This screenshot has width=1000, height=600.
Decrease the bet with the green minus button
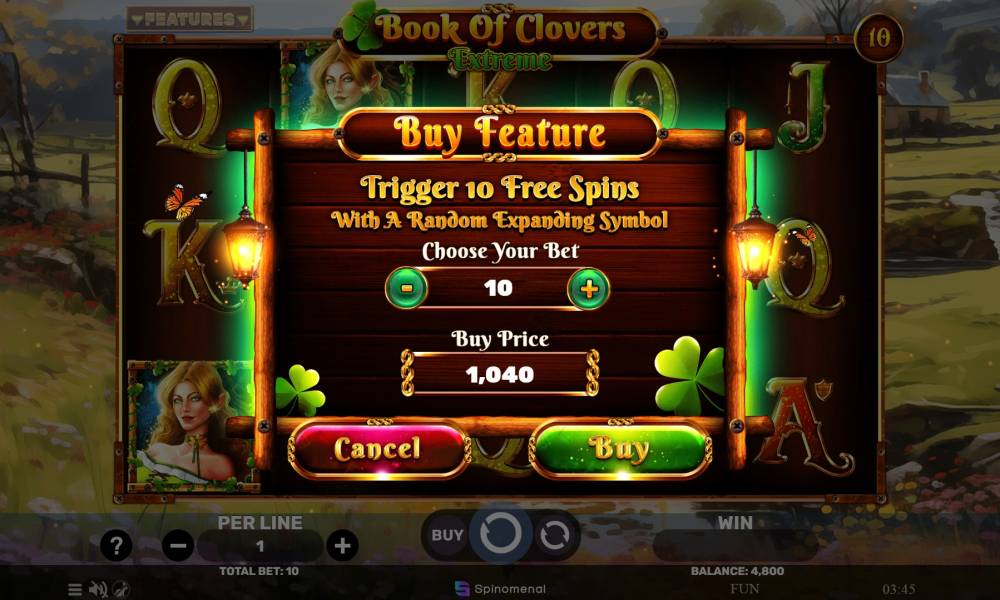coord(406,290)
